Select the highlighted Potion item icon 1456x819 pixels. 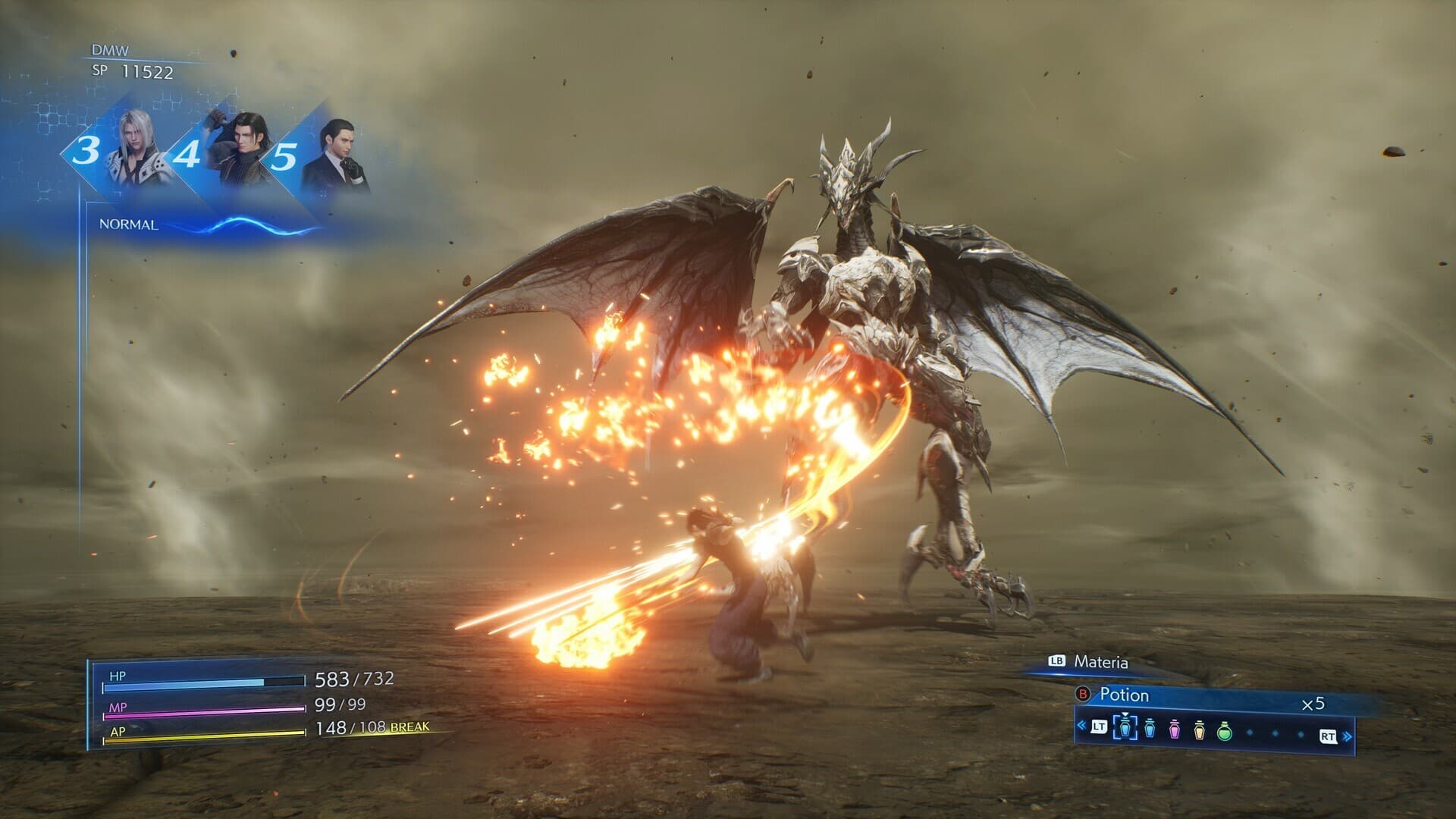point(1126,729)
